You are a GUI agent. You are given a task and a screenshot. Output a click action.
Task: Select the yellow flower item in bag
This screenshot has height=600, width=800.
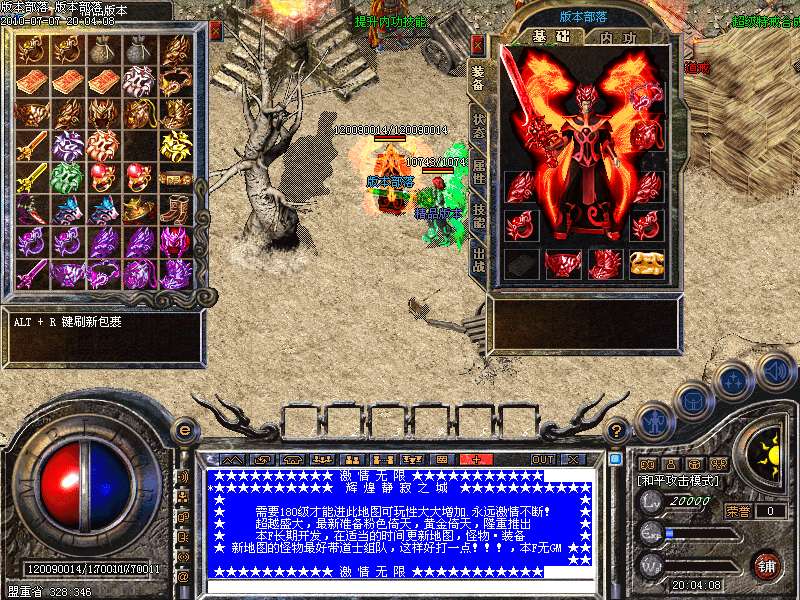pos(176,146)
